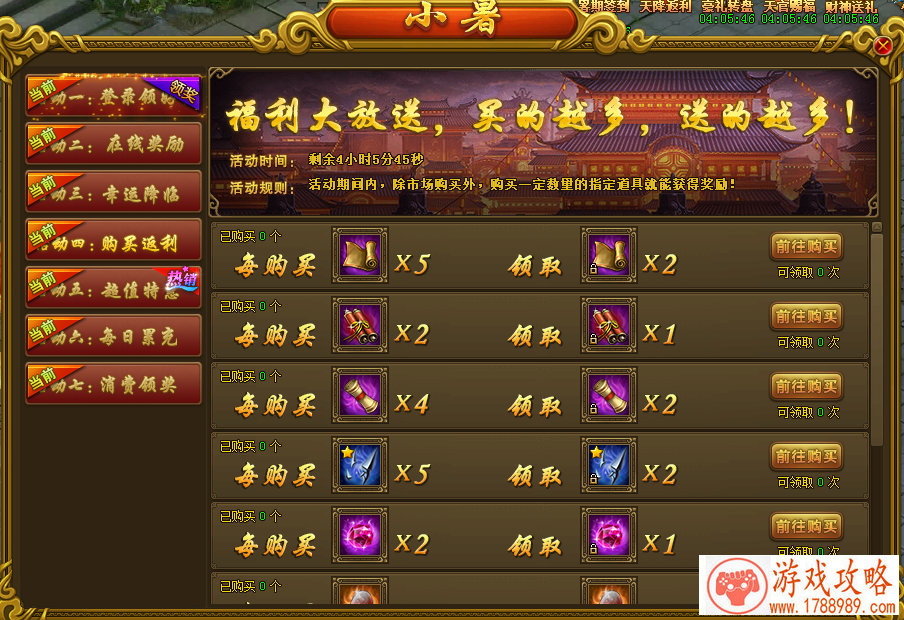
Task: Open the 天宫赐福 event shortcut
Action: pos(789,7)
